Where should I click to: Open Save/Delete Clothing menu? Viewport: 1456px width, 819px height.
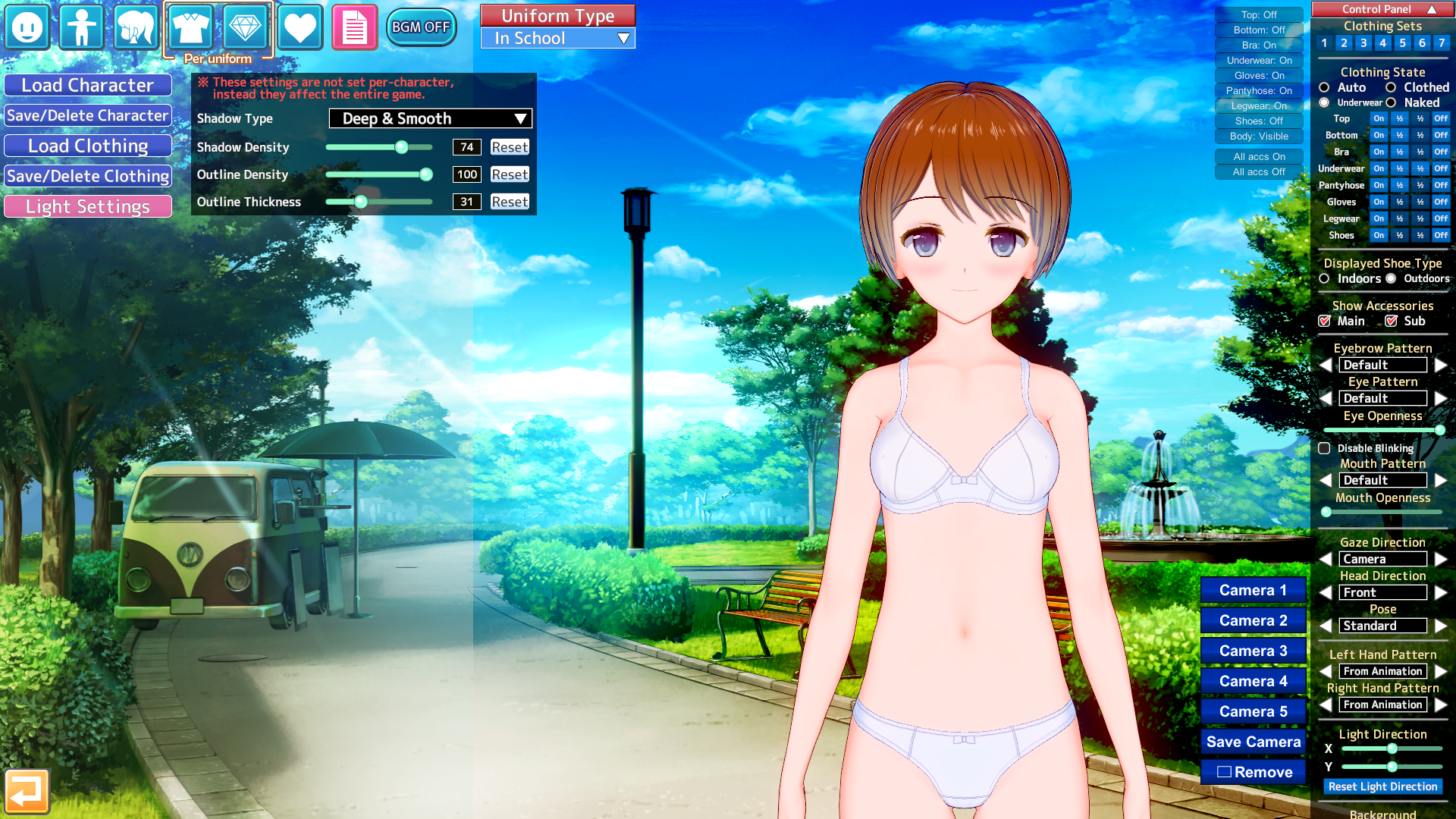[x=88, y=177]
